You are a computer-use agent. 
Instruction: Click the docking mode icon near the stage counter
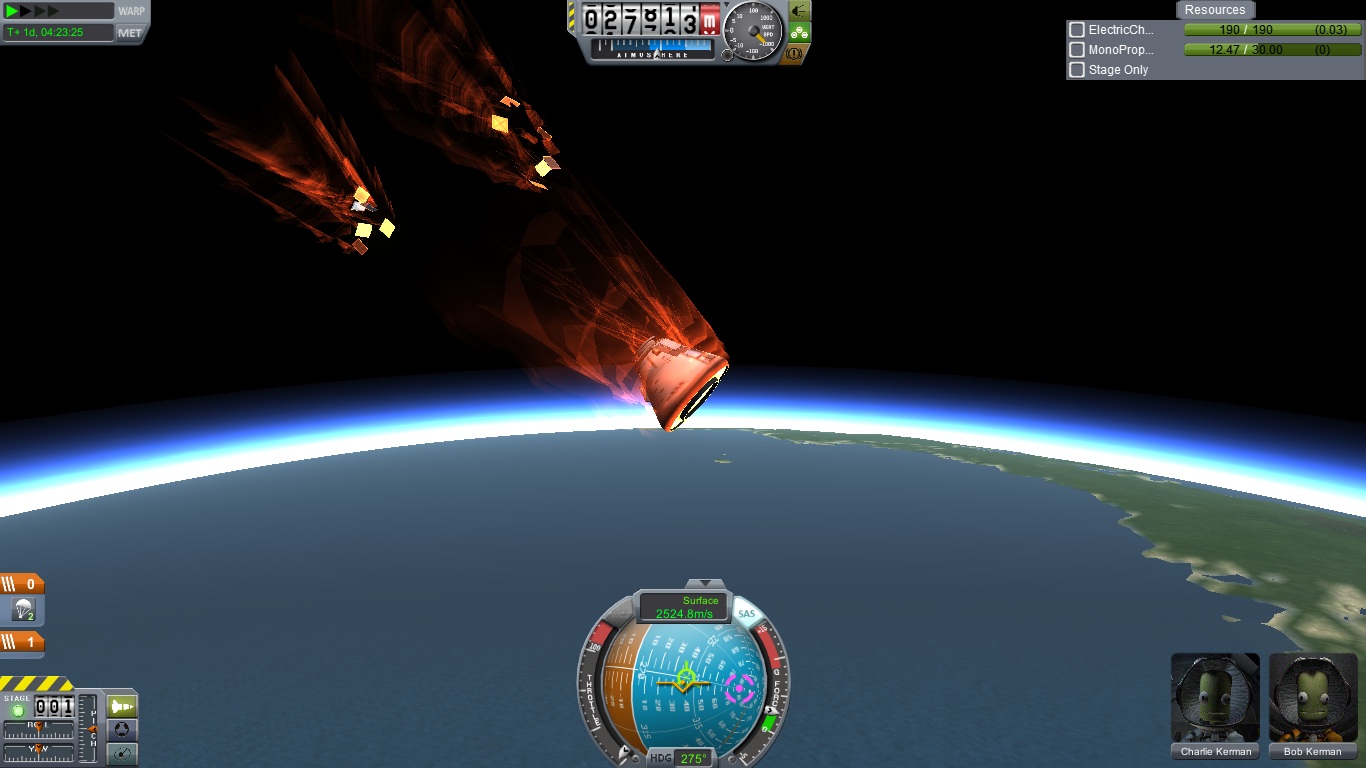(122, 729)
